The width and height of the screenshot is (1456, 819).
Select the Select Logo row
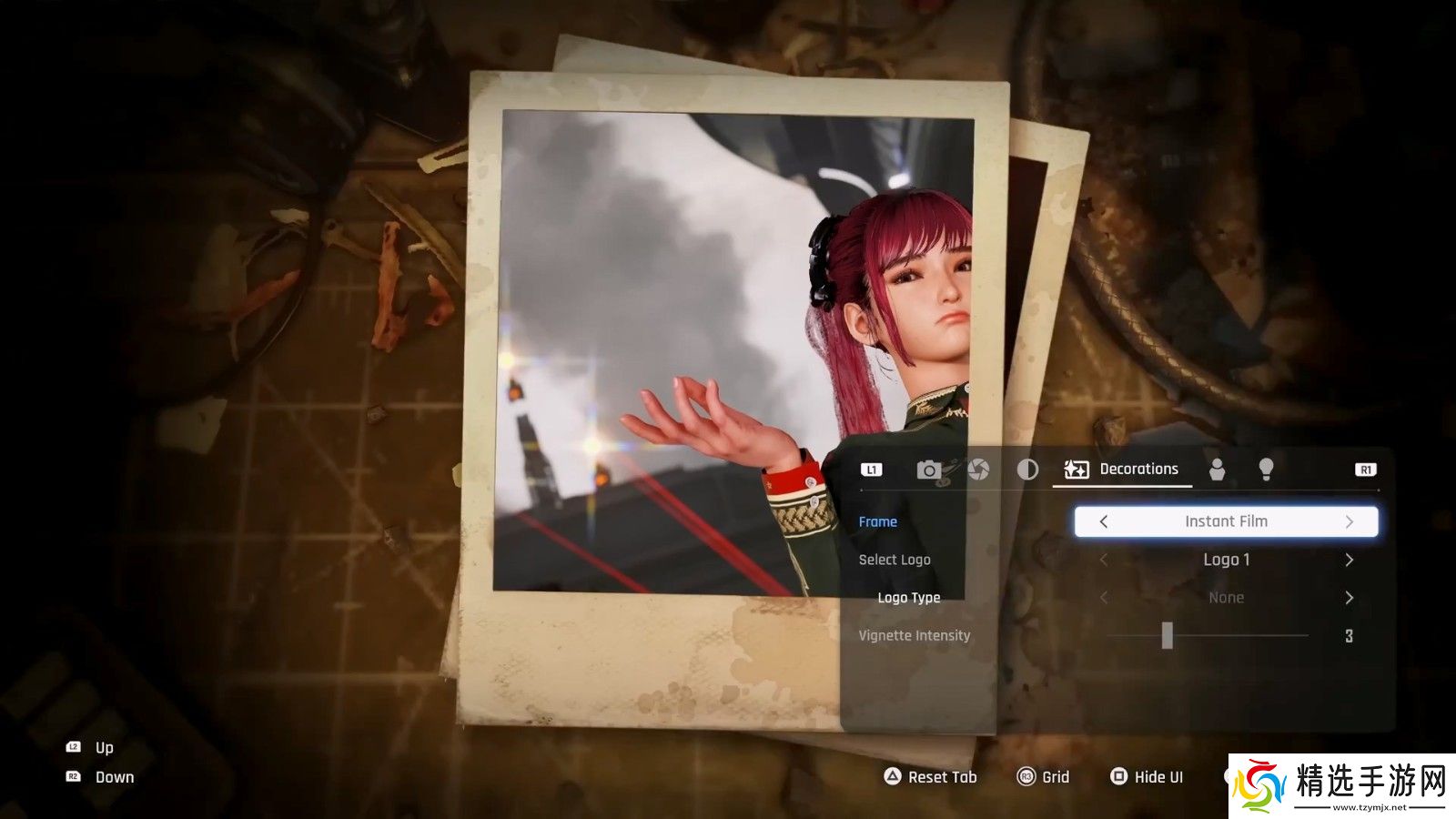[x=895, y=560]
